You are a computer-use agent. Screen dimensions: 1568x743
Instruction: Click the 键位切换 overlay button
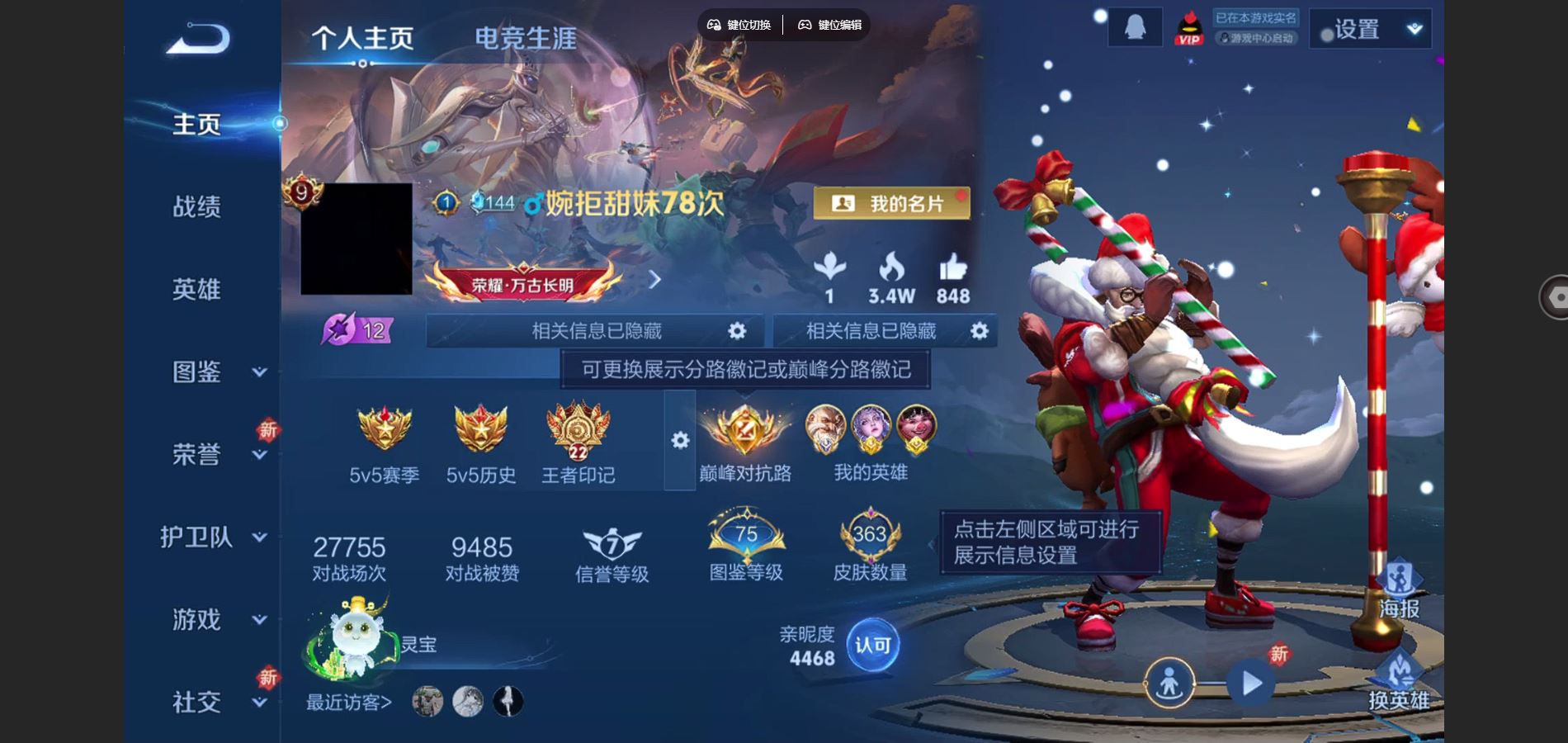coord(739,25)
